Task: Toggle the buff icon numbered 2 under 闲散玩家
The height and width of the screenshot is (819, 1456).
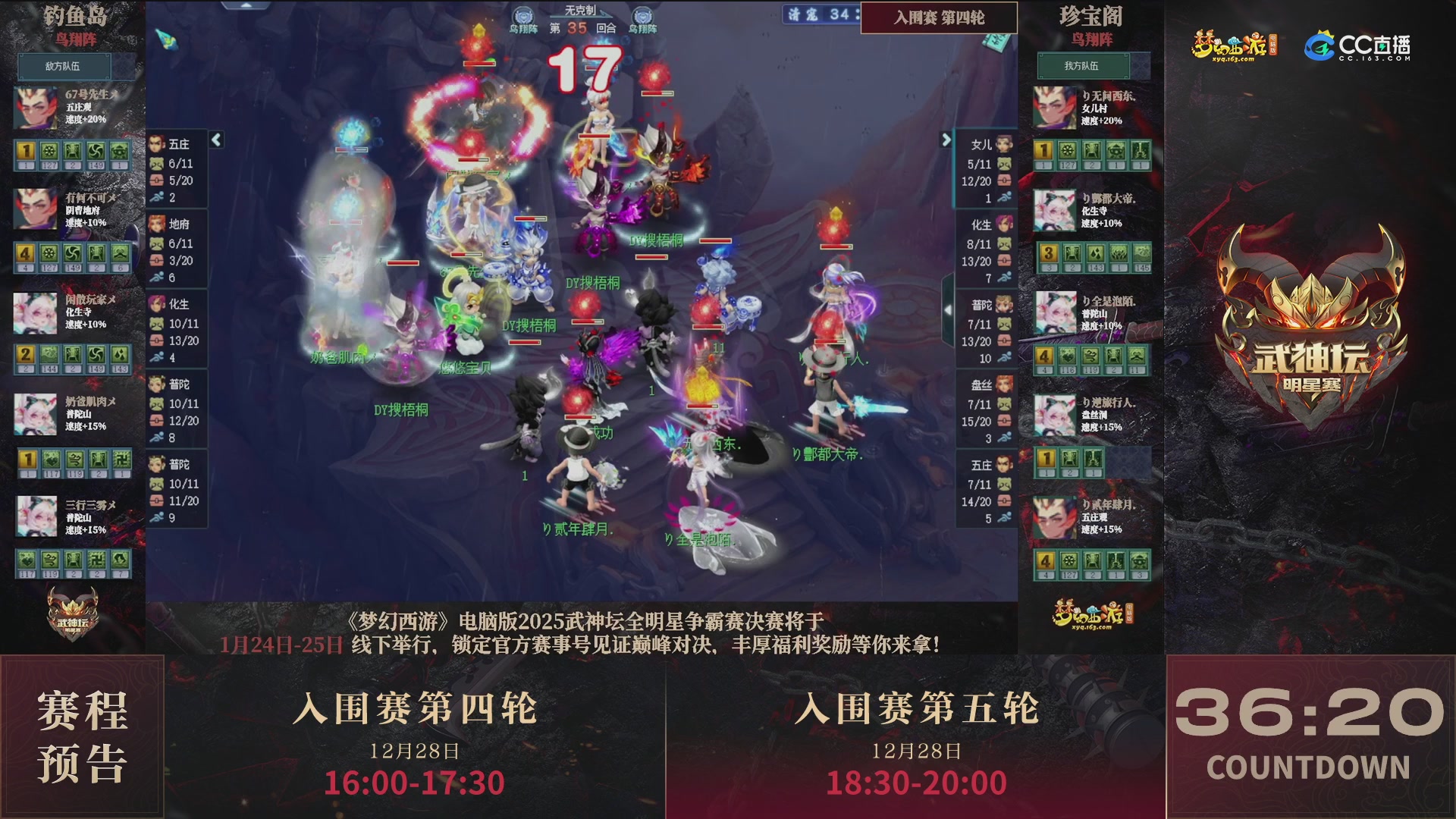Action: tap(27, 353)
